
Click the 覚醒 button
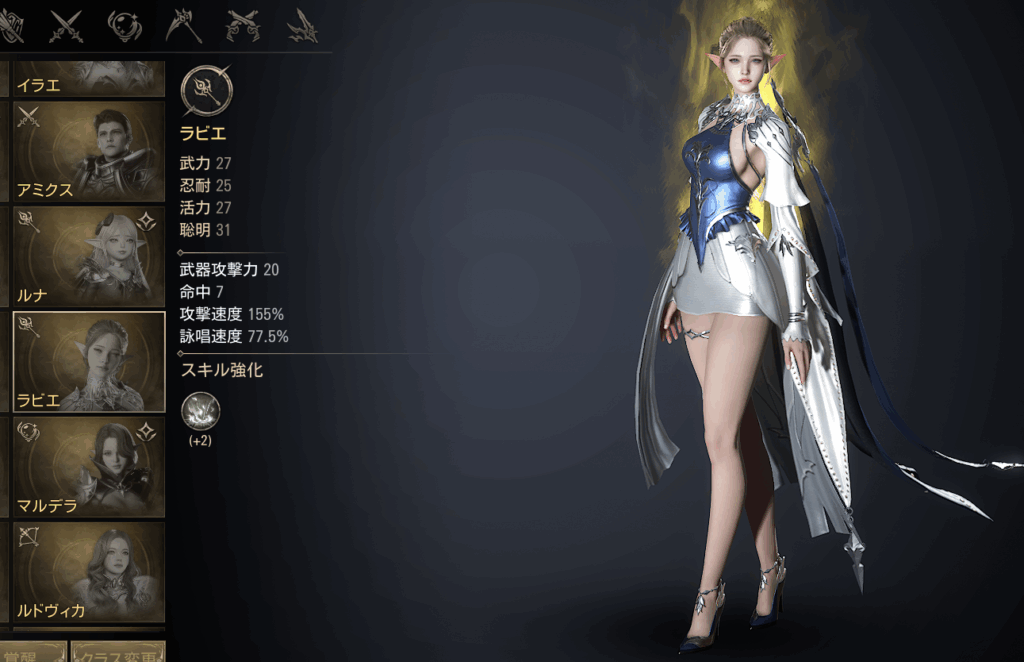click(x=34, y=653)
